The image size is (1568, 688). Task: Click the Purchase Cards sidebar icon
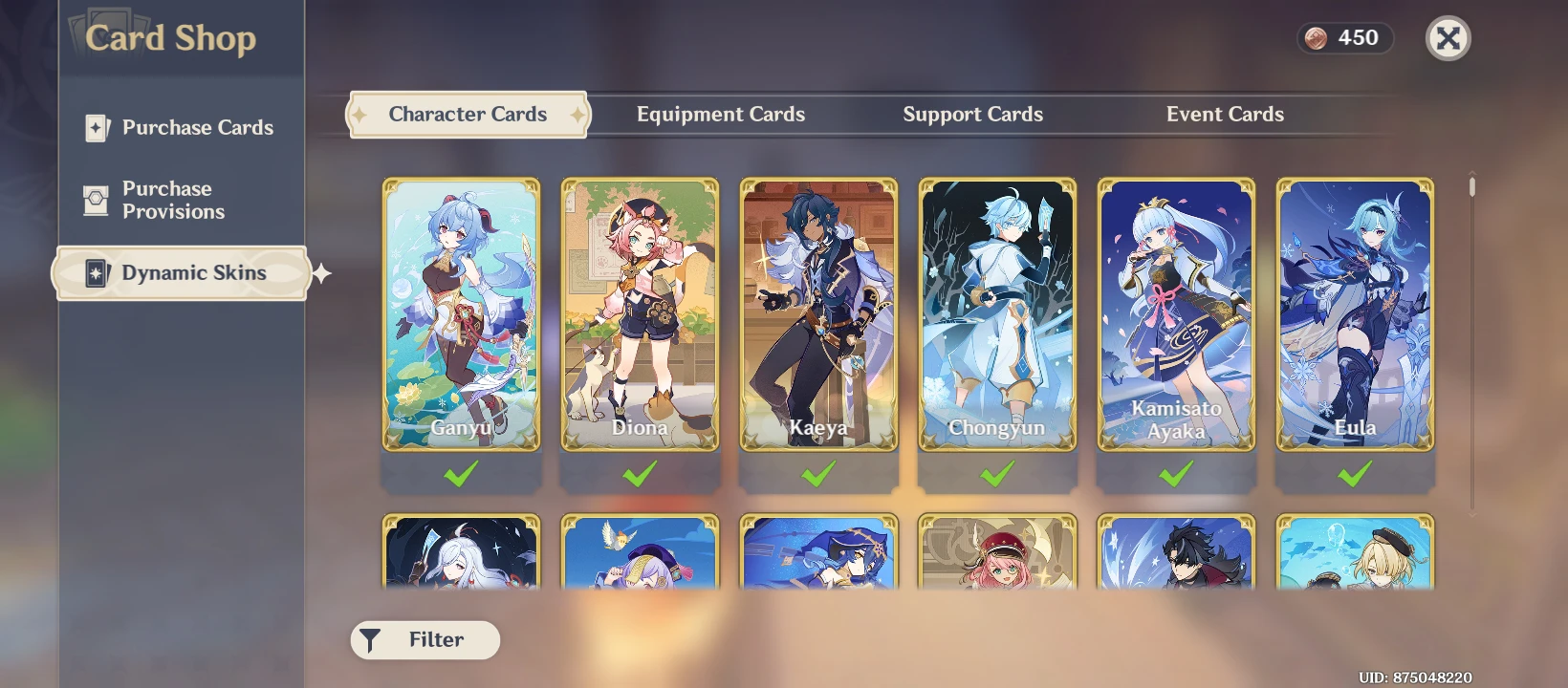click(96, 127)
